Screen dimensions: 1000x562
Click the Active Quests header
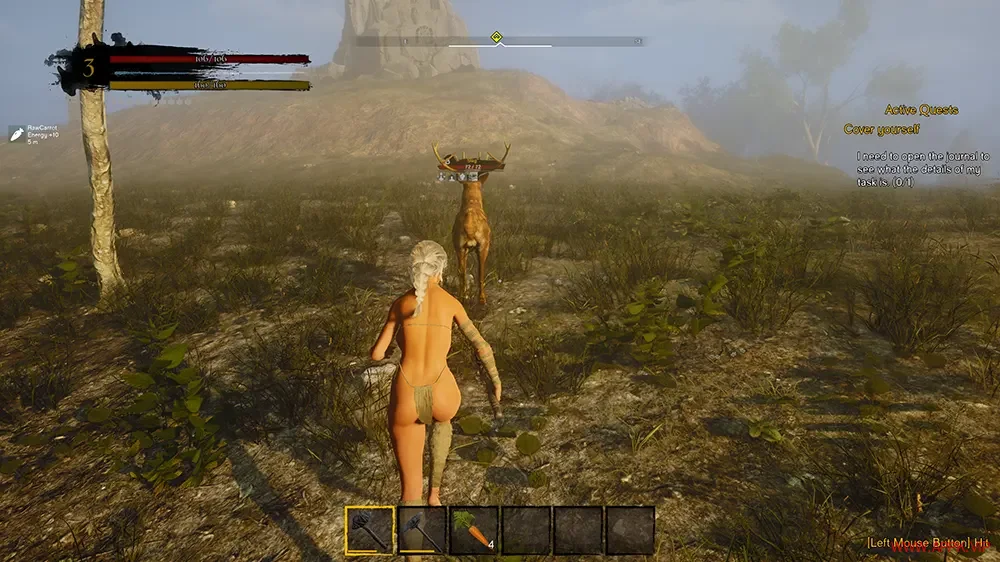(921, 110)
